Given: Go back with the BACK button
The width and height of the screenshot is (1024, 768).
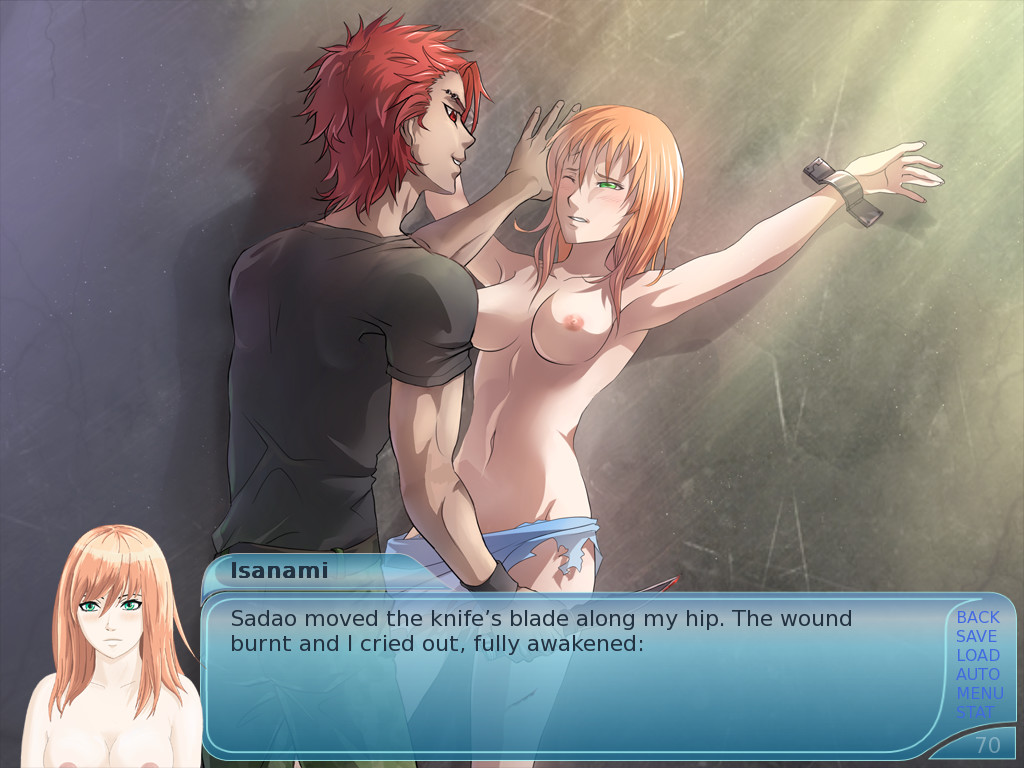Looking at the screenshot, I should 977,617.
